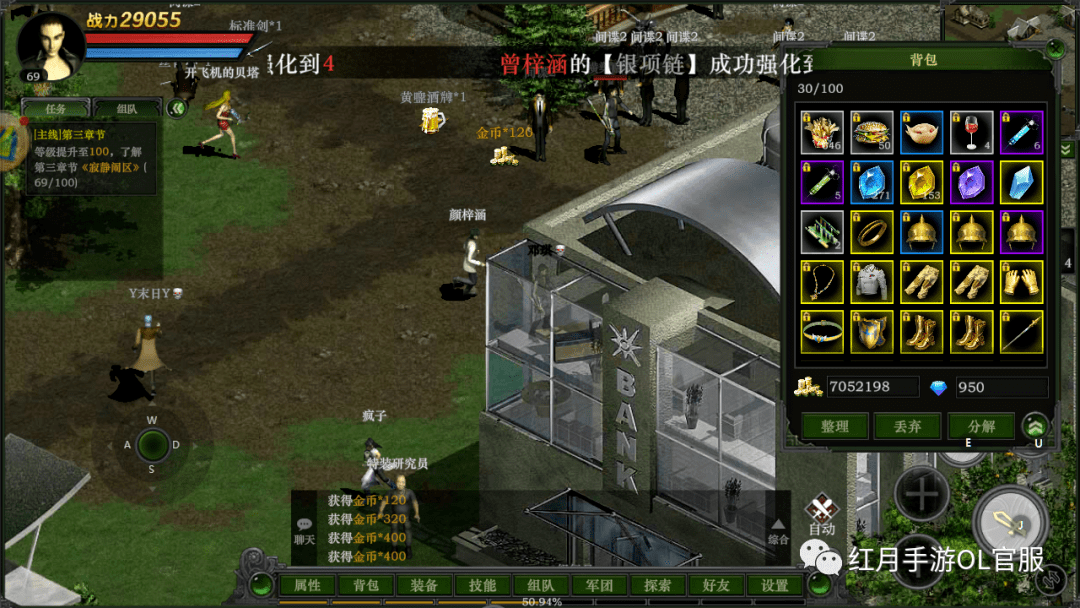
Task: Select the gold necklace slot
Action: coord(822,282)
